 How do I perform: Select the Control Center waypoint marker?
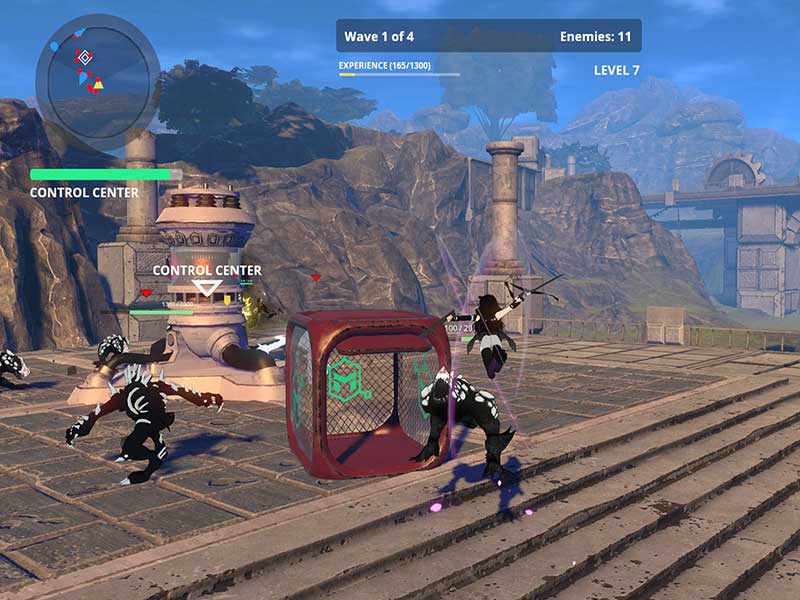(207, 288)
